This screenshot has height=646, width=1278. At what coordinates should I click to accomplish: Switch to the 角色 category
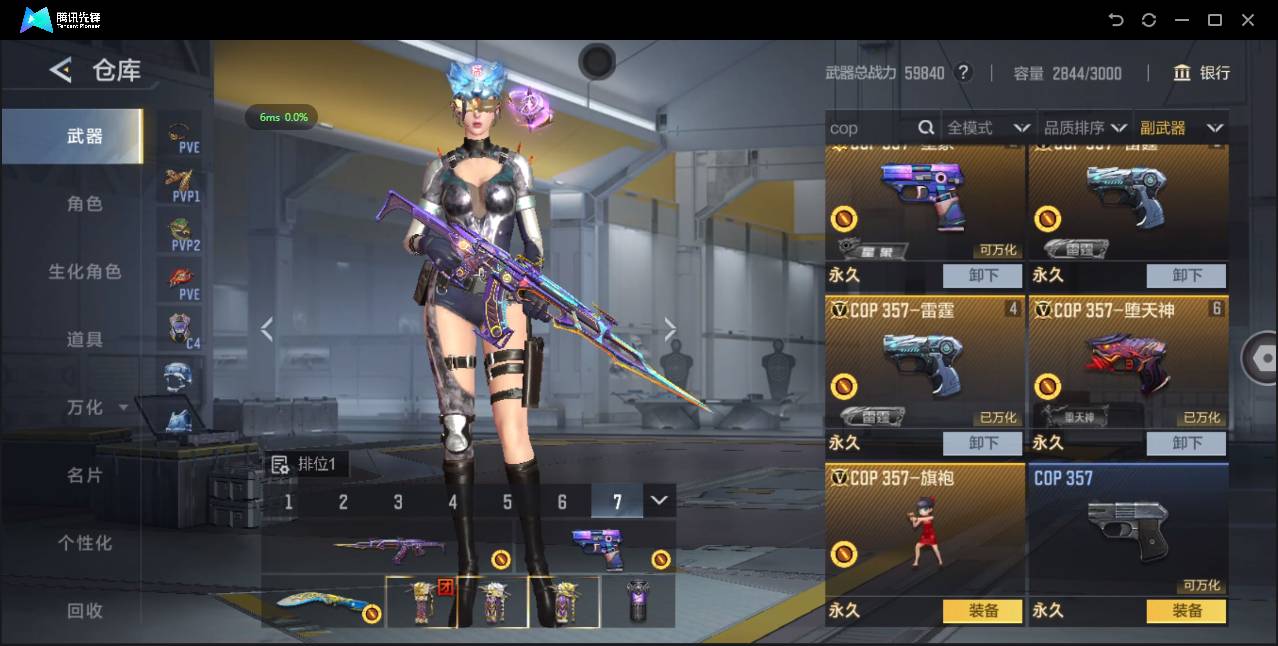pyautogui.click(x=84, y=204)
